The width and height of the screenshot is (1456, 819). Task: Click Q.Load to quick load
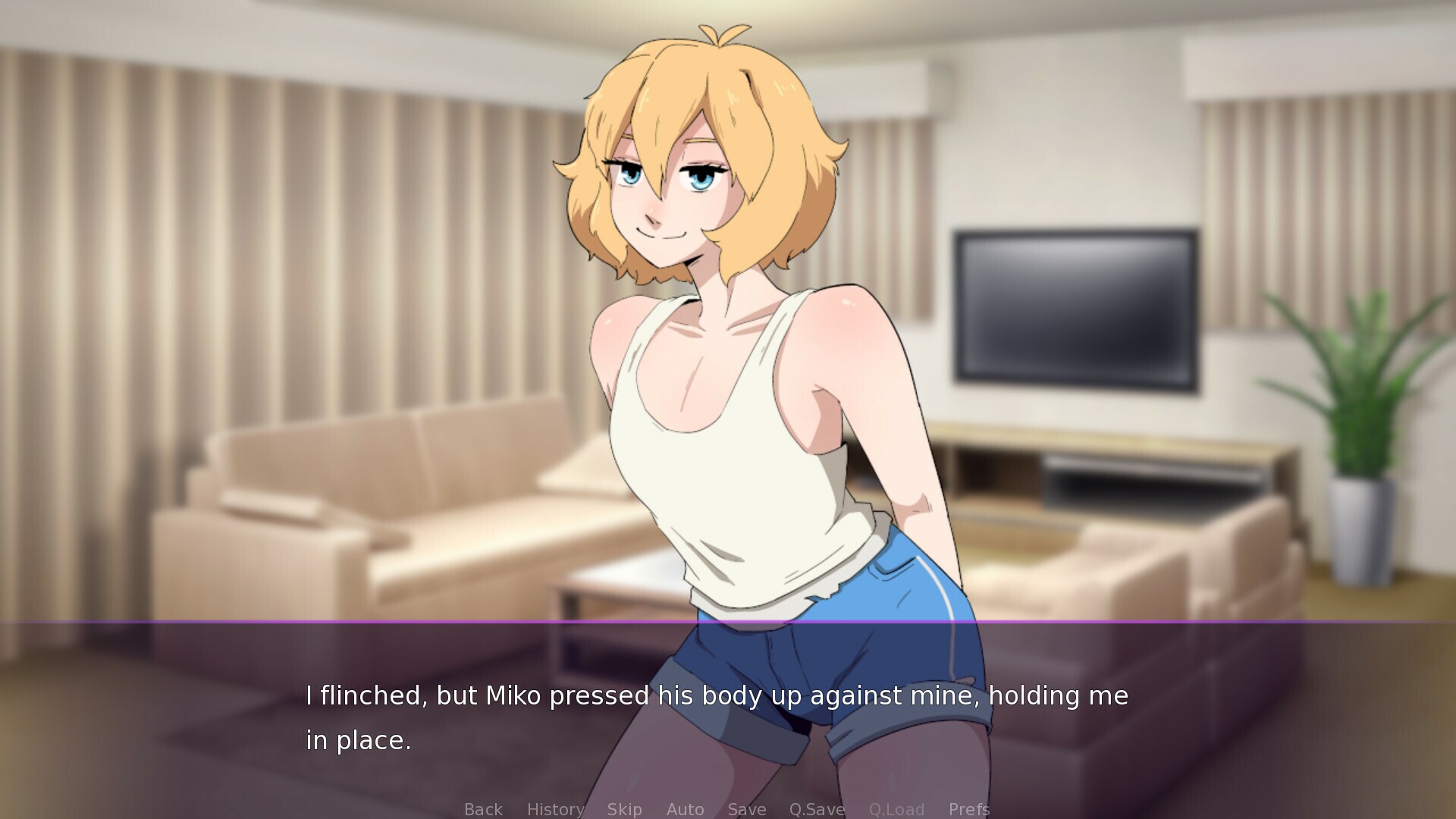897,809
